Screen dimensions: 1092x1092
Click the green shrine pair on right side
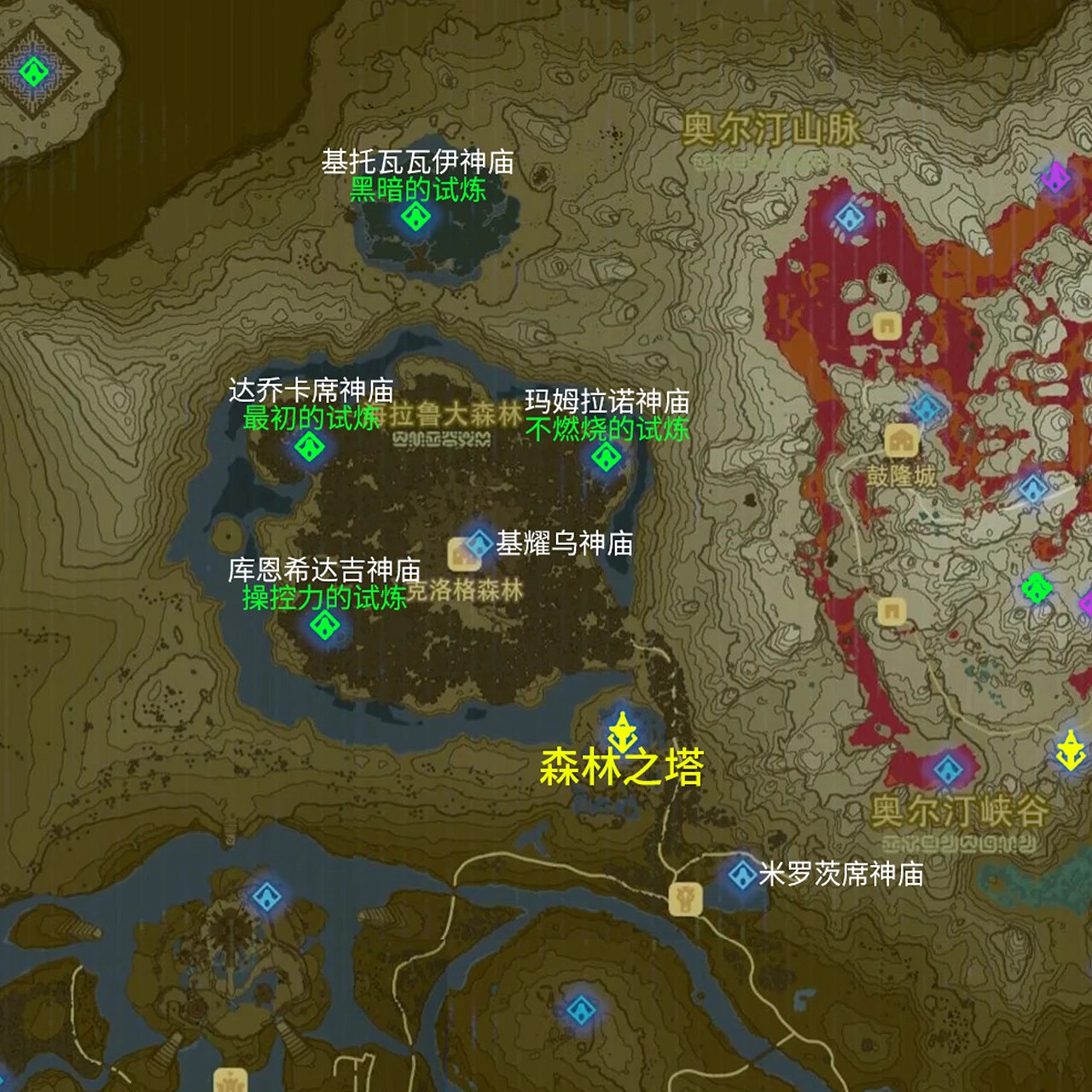(1039, 589)
